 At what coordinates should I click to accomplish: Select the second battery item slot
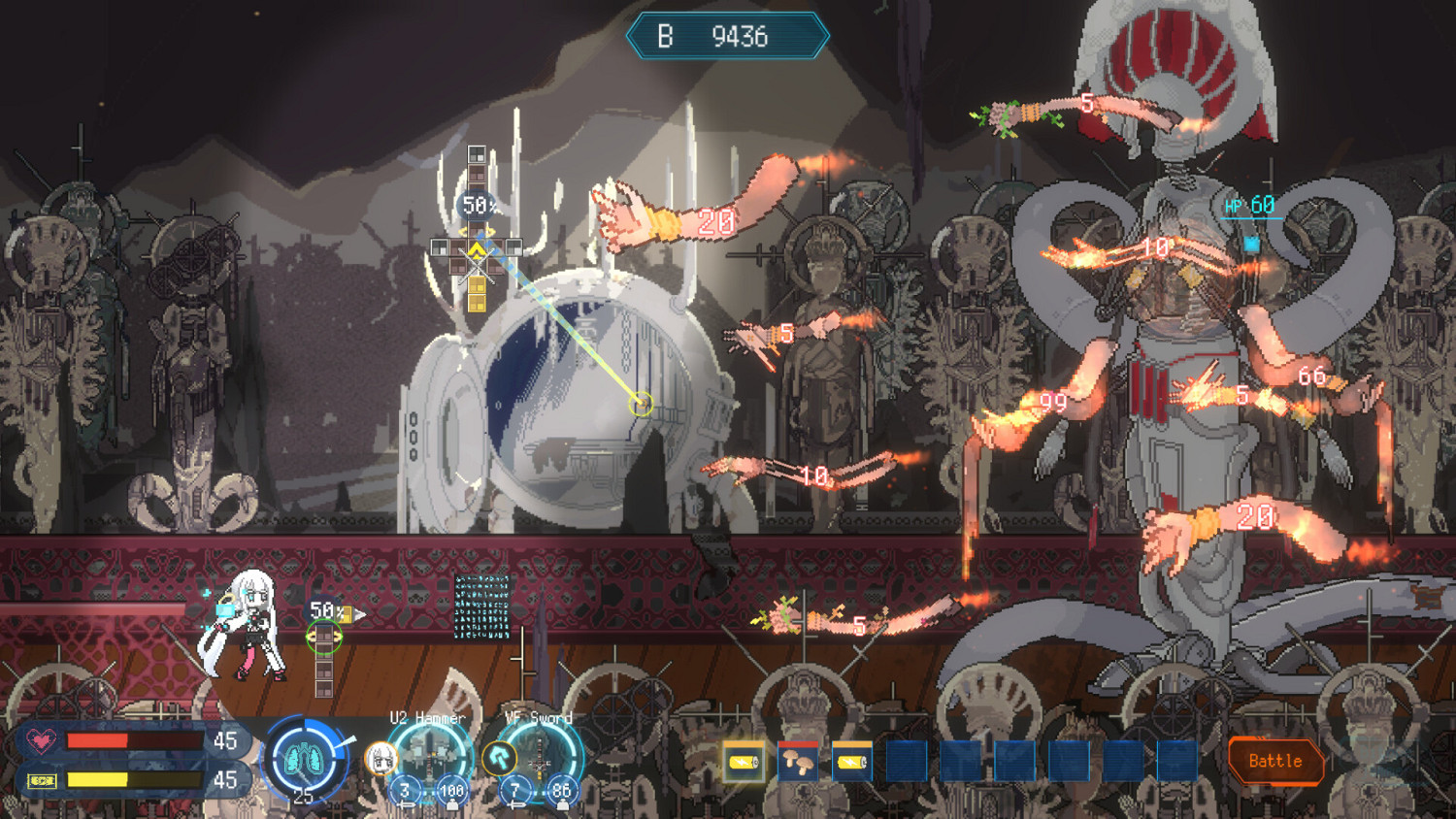point(851,762)
